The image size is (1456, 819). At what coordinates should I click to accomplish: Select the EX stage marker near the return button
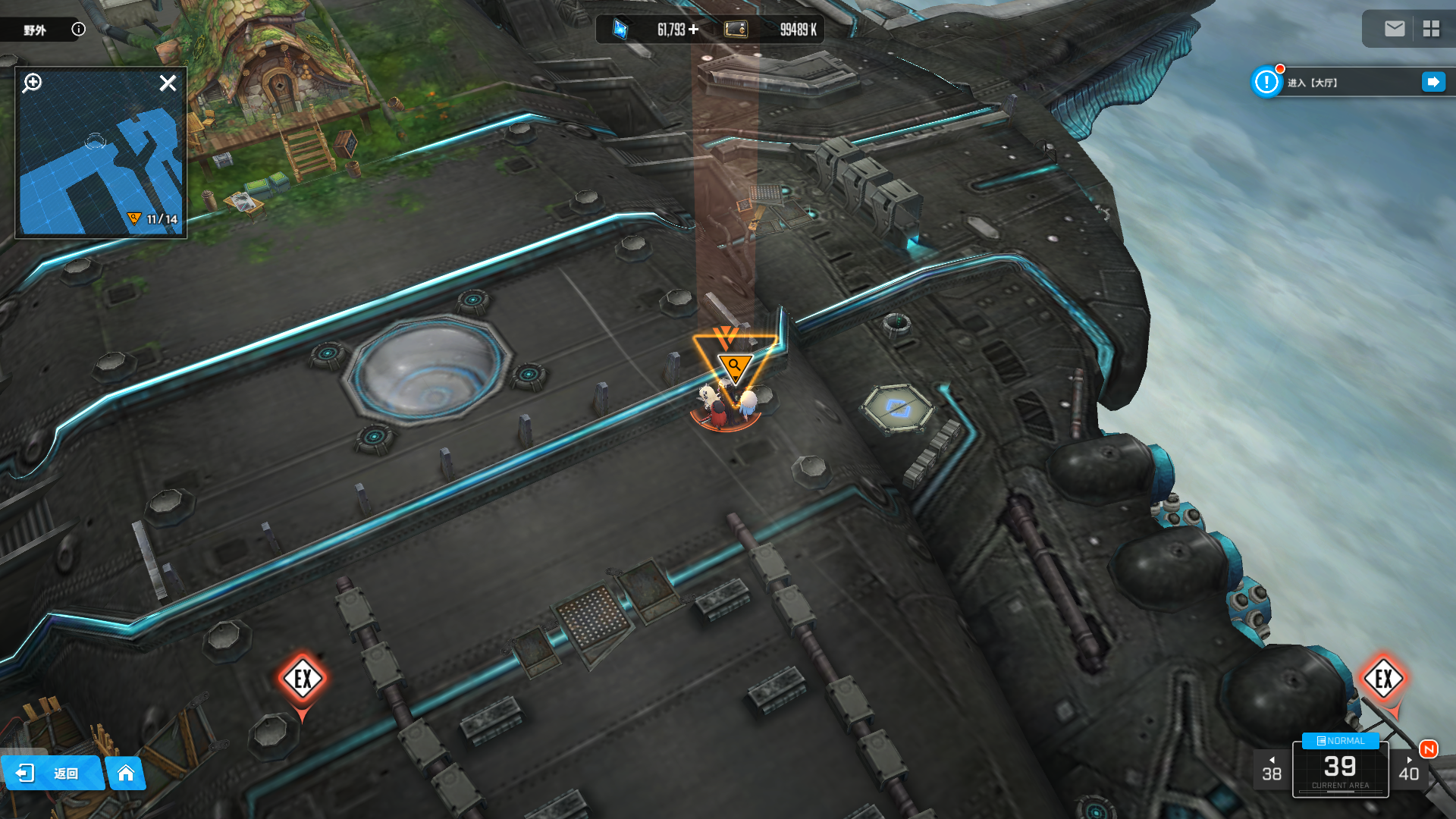pos(303,679)
